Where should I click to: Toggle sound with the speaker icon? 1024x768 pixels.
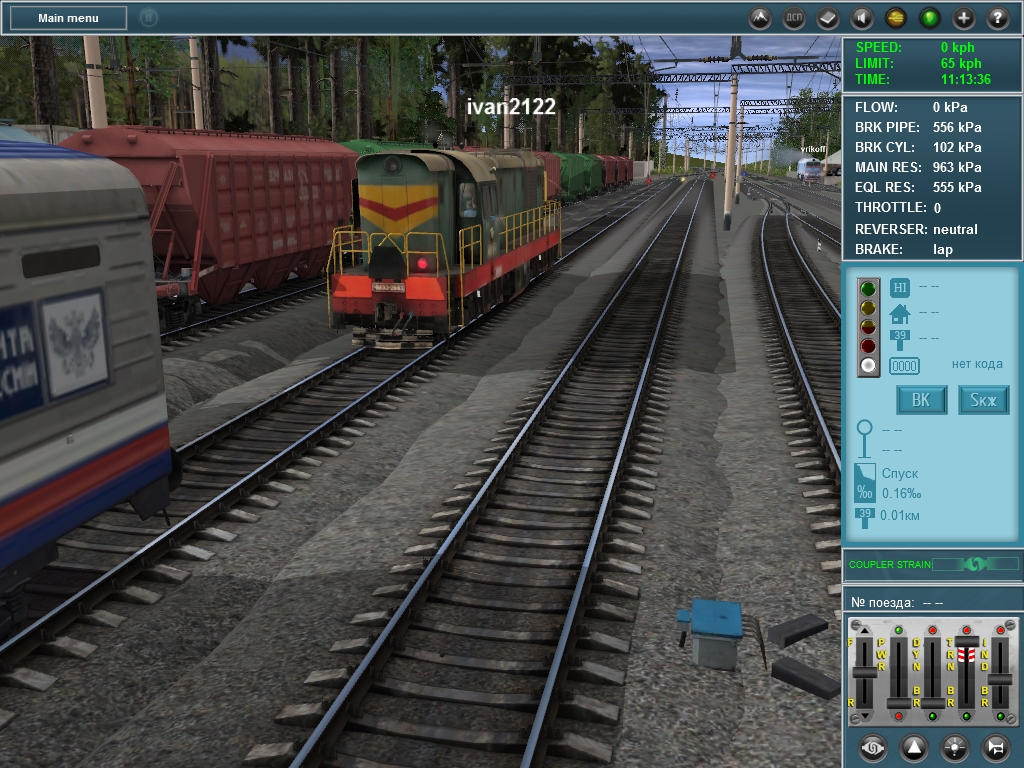click(x=861, y=18)
